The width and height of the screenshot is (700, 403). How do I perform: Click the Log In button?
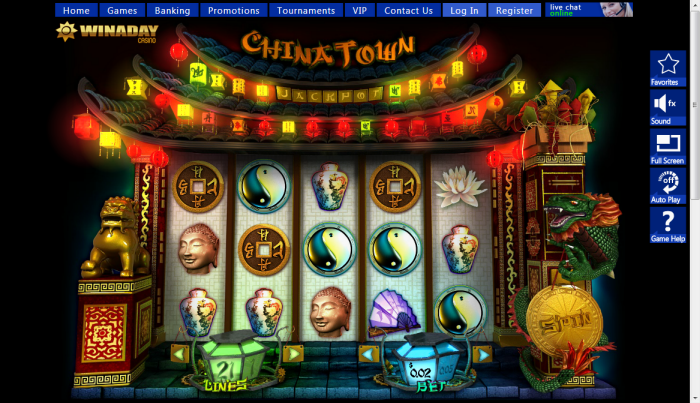[x=465, y=11]
